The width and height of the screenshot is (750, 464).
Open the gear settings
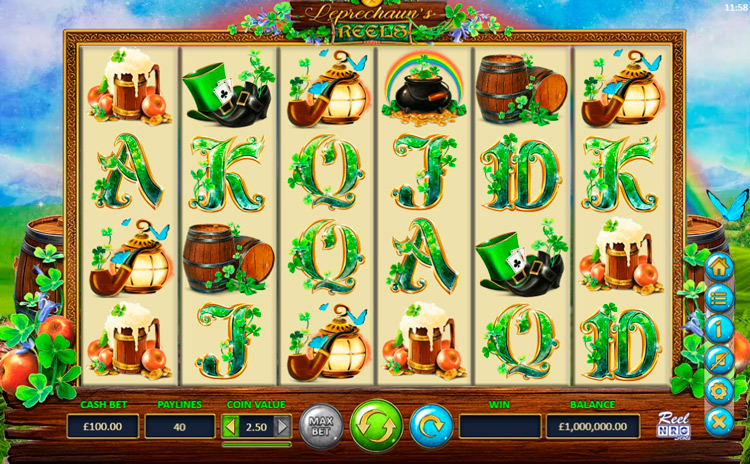coord(719,390)
